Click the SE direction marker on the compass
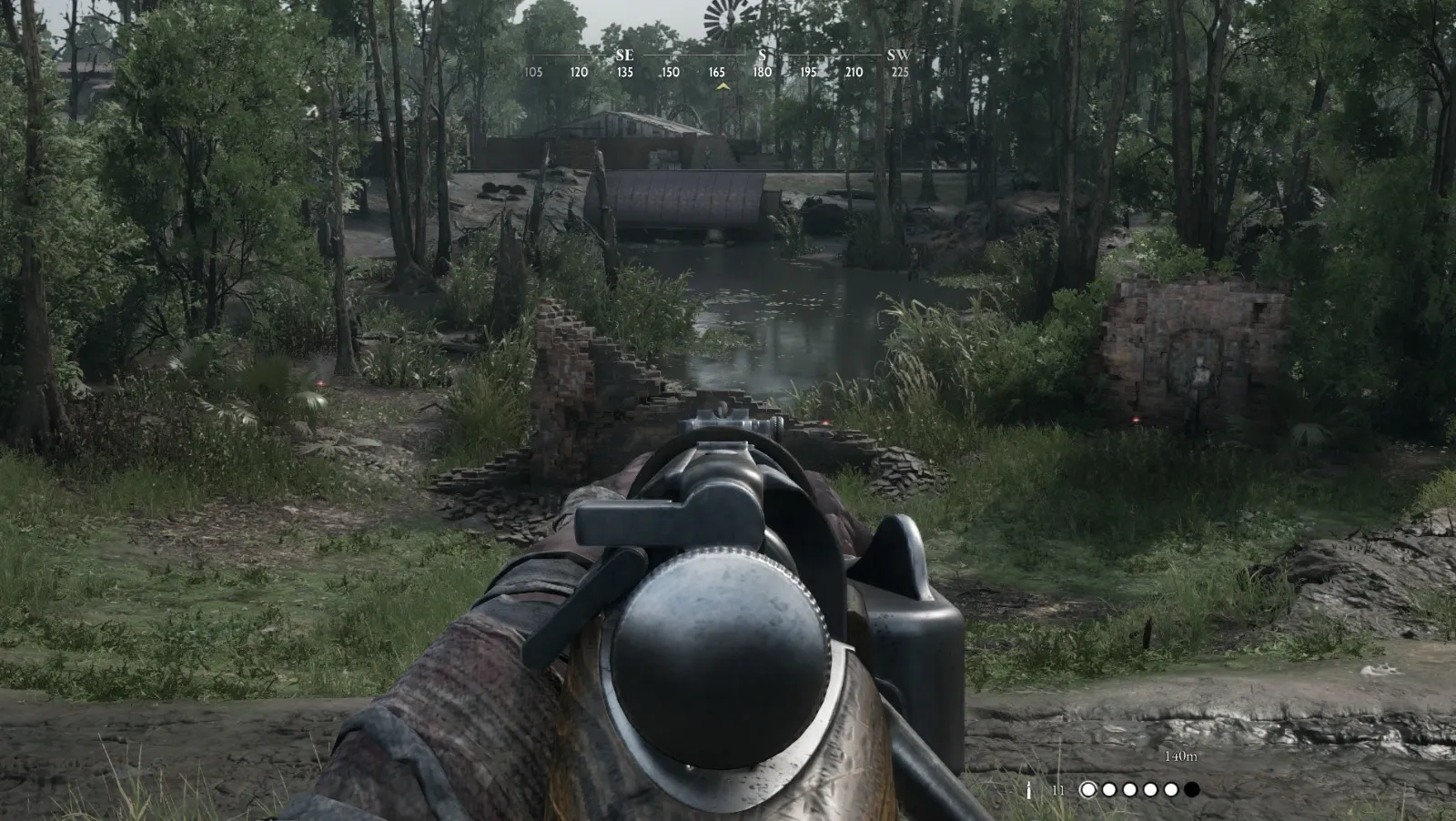 [x=624, y=55]
